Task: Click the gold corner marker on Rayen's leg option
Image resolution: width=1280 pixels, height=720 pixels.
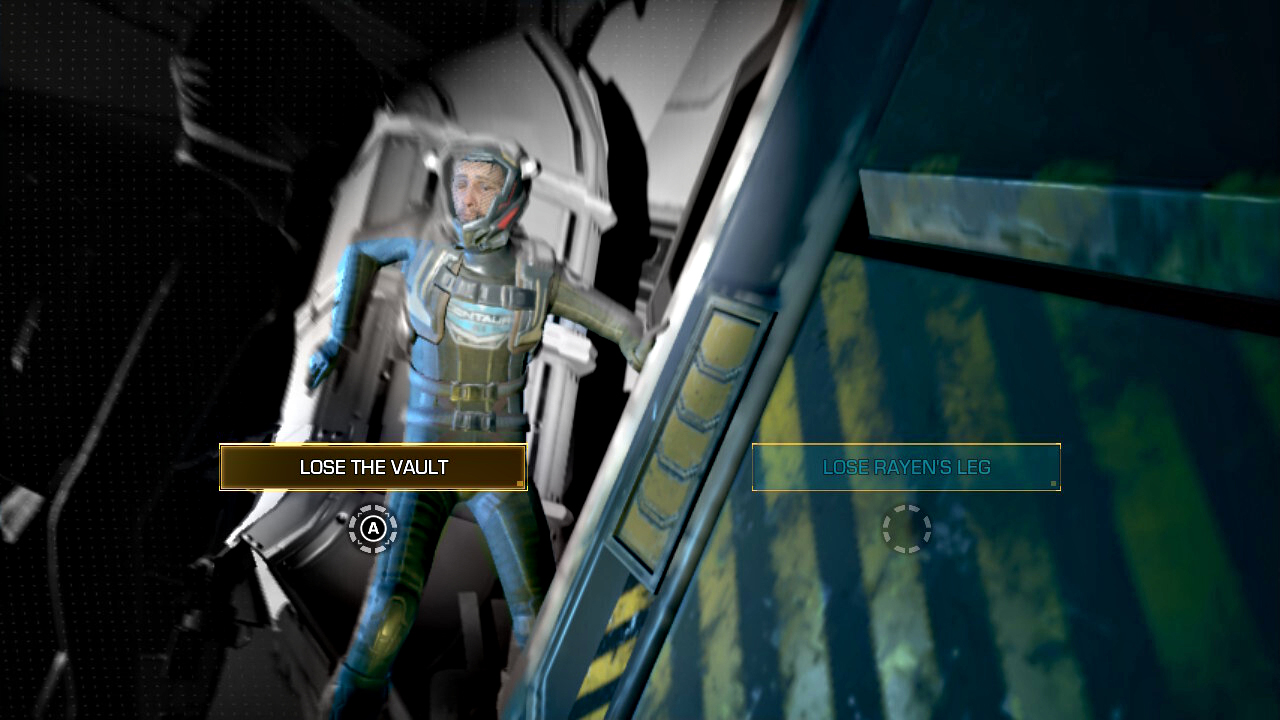Action: 1056,481
